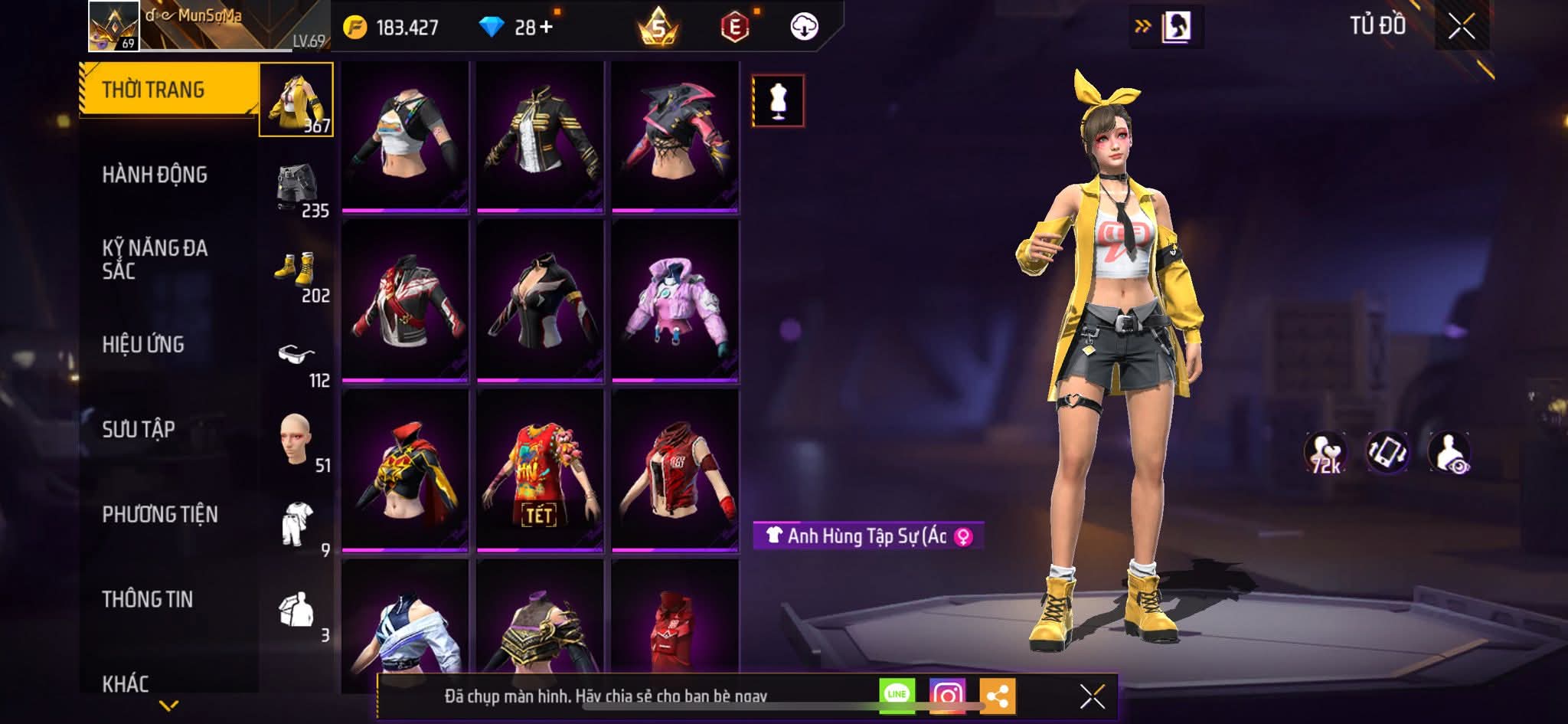This screenshot has width=1568, height=724.
Task: Pick the pink puffy jacket item
Action: (x=675, y=301)
